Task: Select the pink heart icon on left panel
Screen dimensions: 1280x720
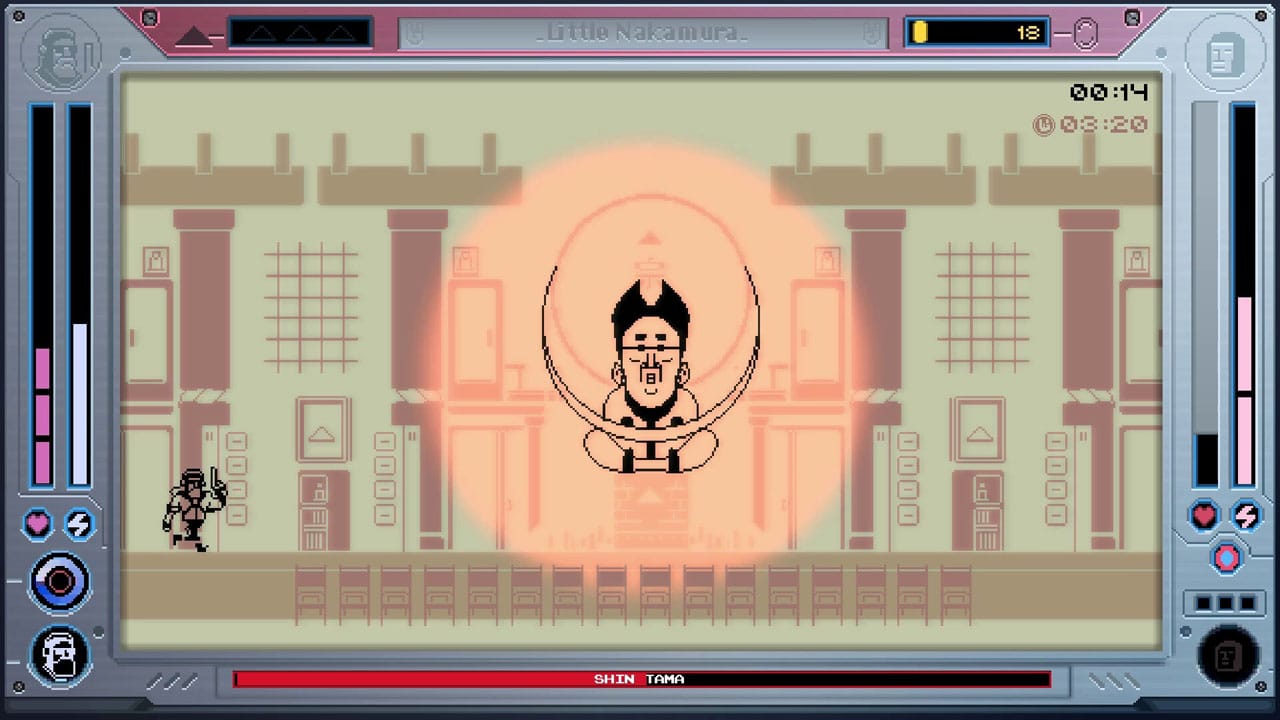Action: [x=38, y=523]
